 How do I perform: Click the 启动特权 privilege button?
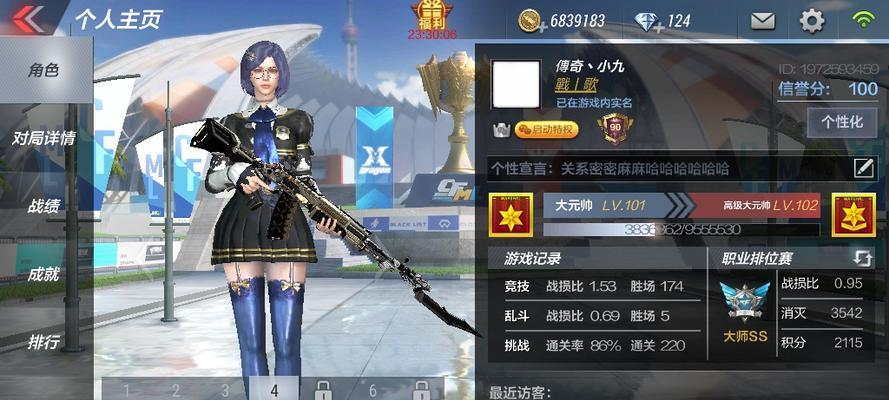pos(547,130)
